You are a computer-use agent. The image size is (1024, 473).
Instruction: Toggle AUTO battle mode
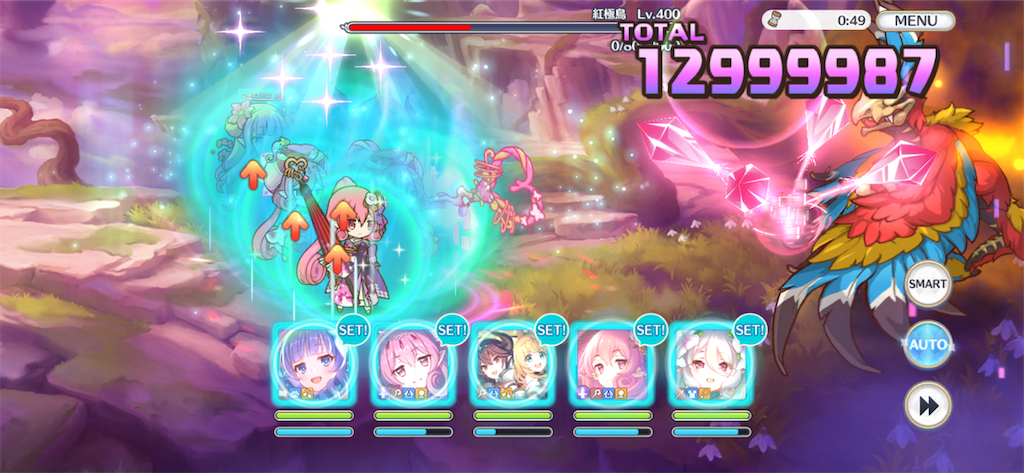927,346
